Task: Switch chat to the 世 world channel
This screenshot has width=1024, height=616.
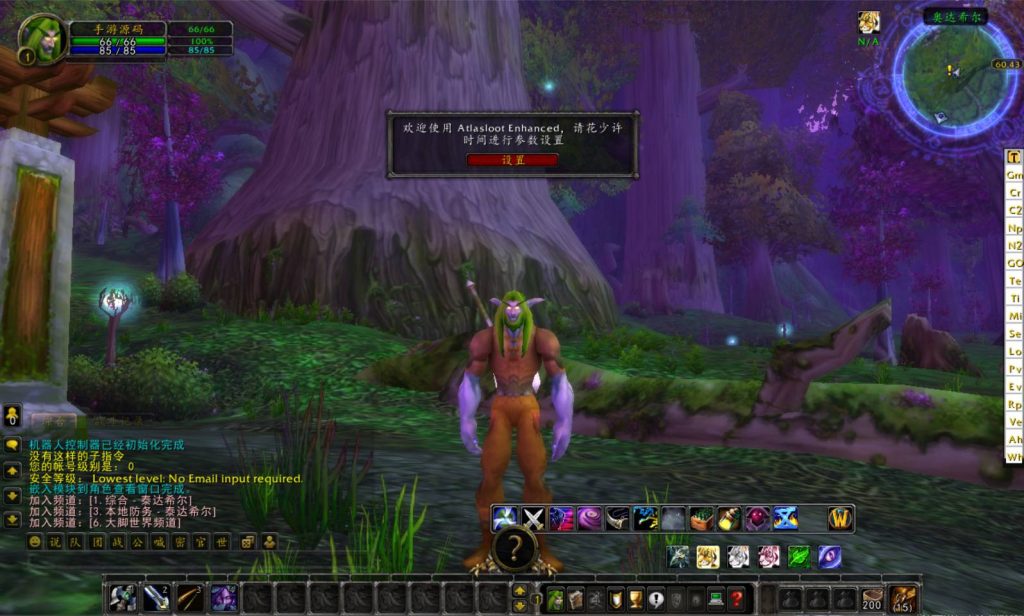Action: pyautogui.click(x=222, y=542)
